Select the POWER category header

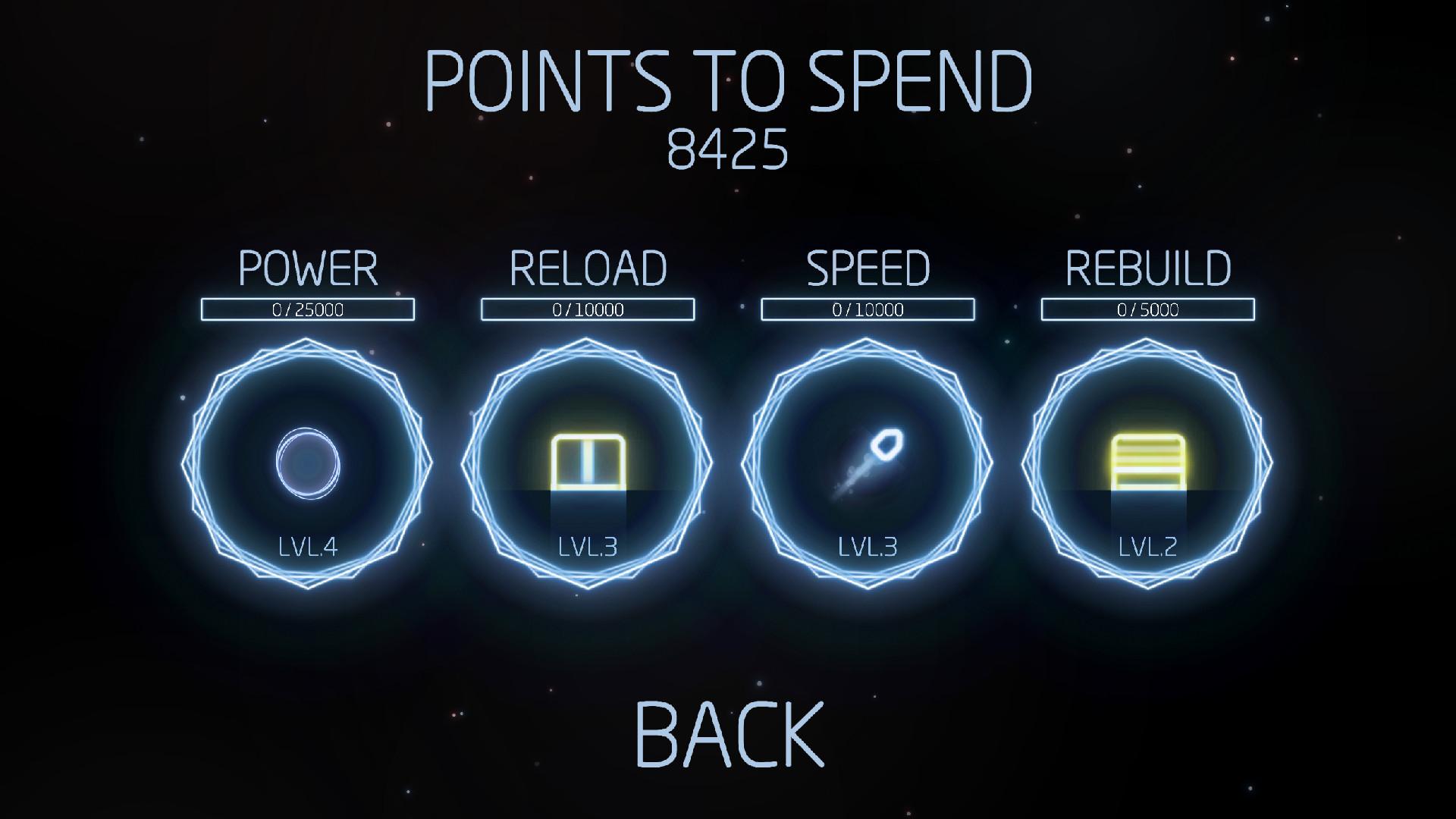(x=308, y=268)
